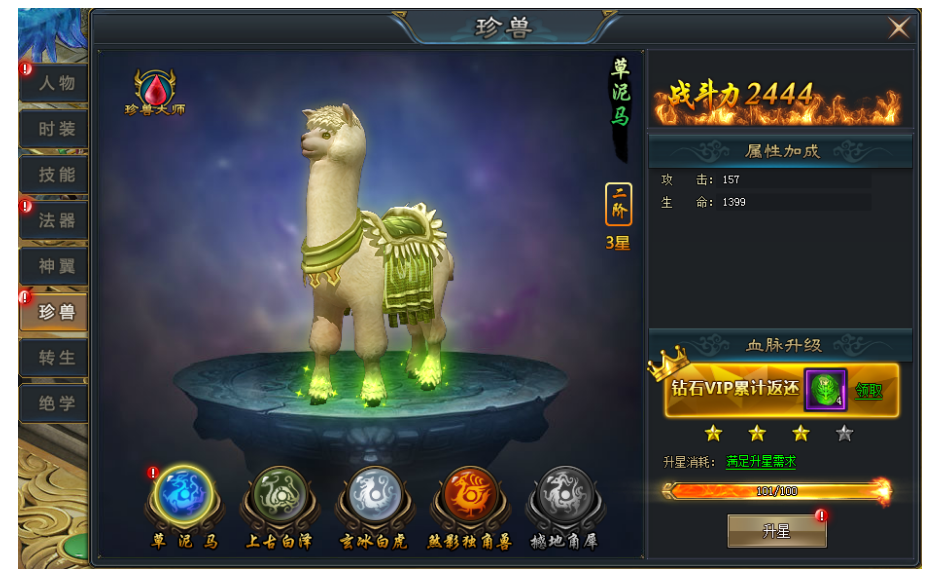Select the 技能 tab

(57, 175)
